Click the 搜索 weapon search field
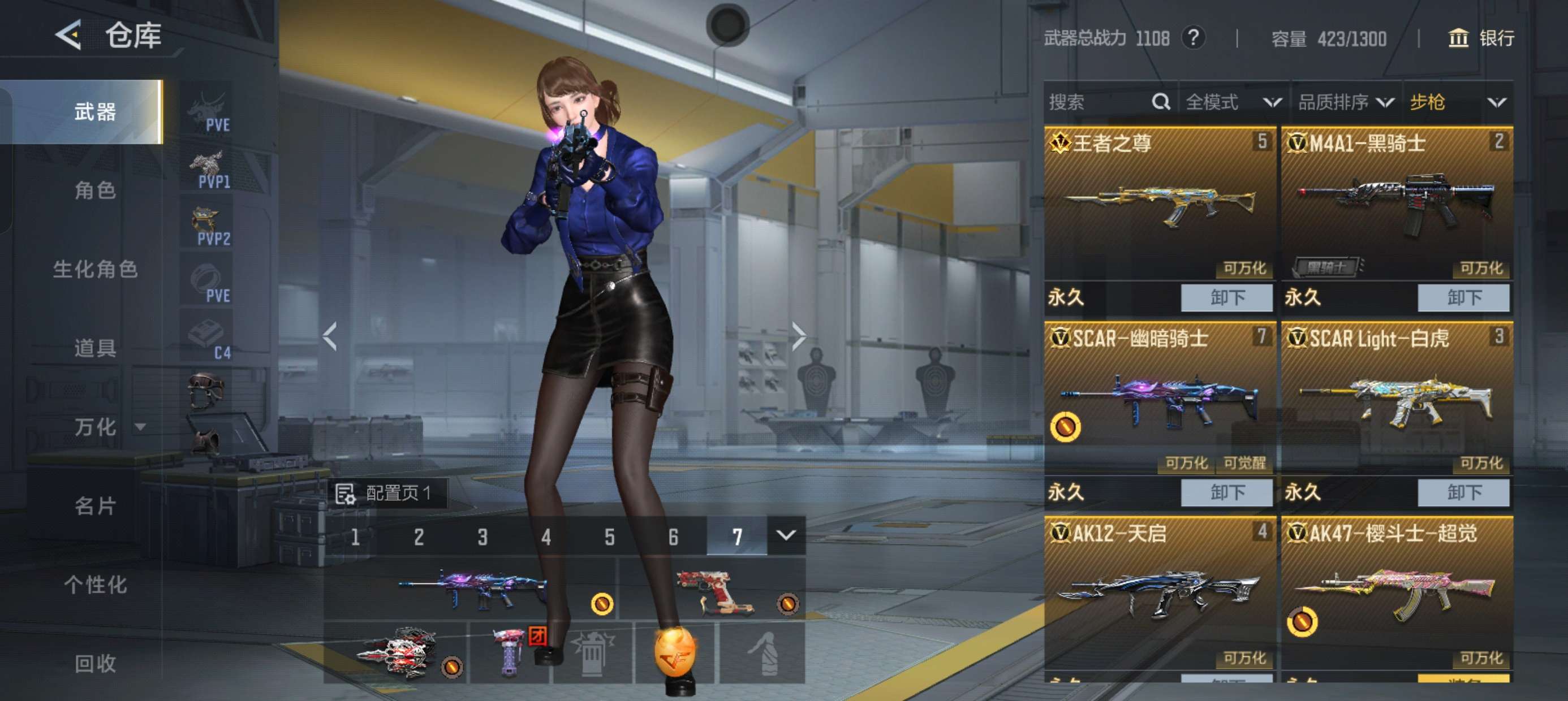This screenshot has height=701, width=1568. pyautogui.click(x=1099, y=102)
